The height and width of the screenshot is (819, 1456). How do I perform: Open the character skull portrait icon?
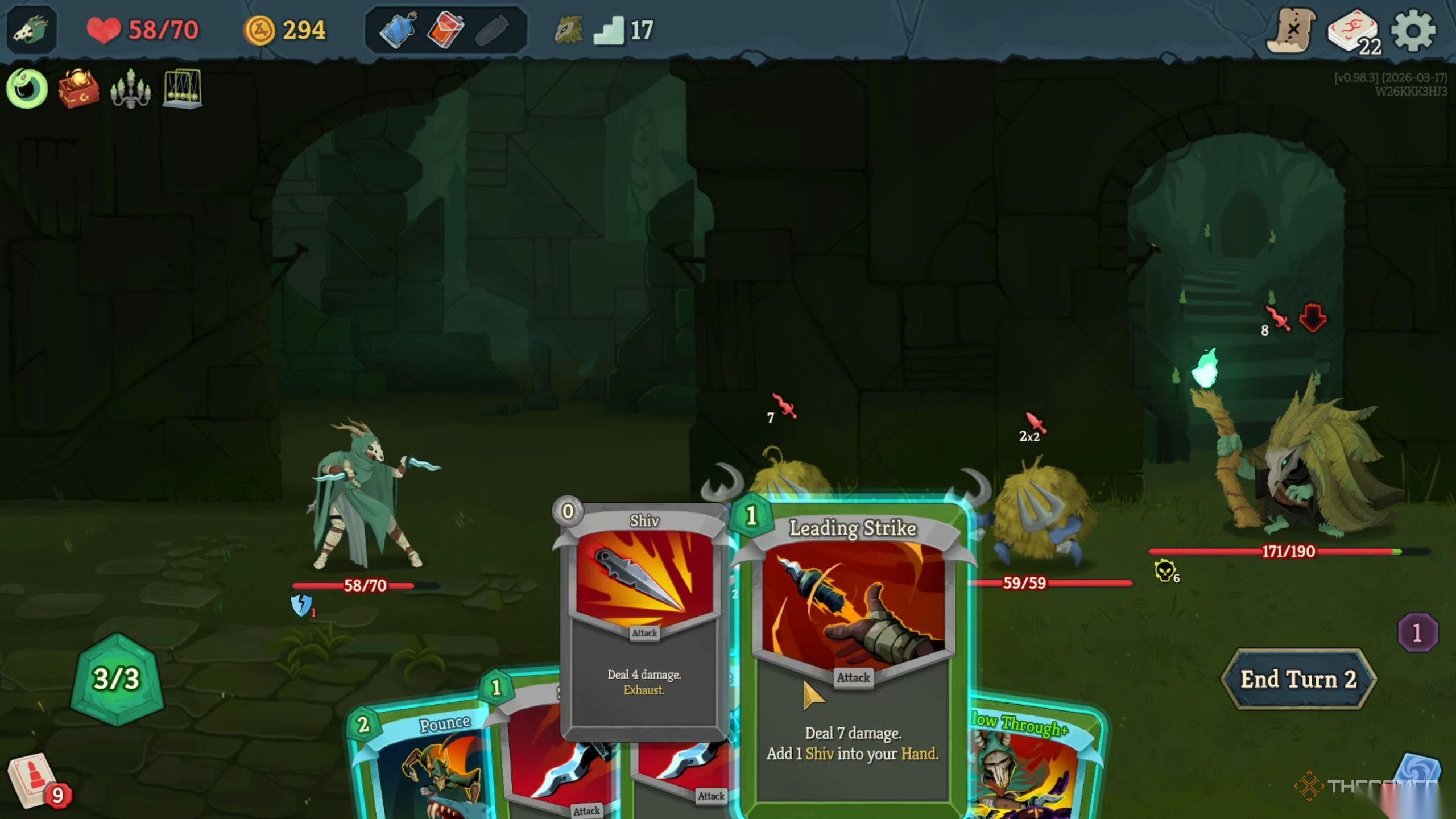tap(32, 30)
